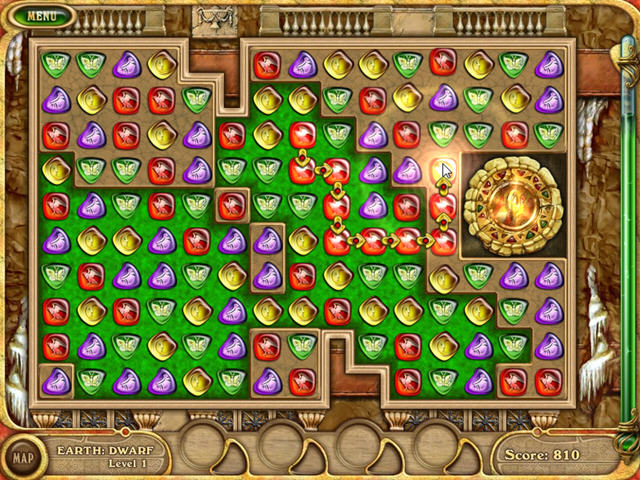This screenshot has width=640, height=480.
Task: Select the glowing yellow gem by the cursor
Action: (x=442, y=169)
